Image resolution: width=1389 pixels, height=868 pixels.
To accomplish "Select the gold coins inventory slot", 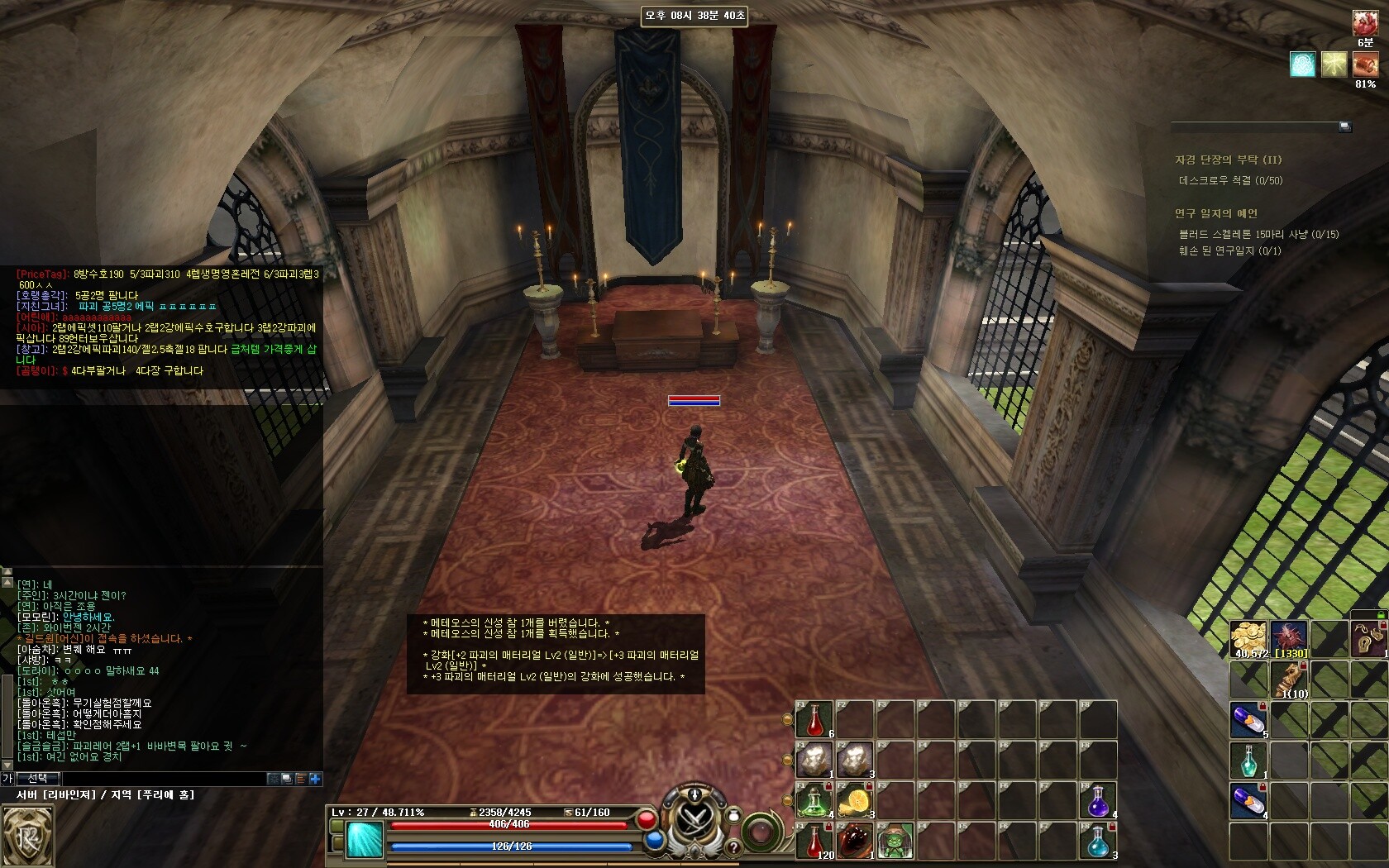I will (x=1248, y=639).
